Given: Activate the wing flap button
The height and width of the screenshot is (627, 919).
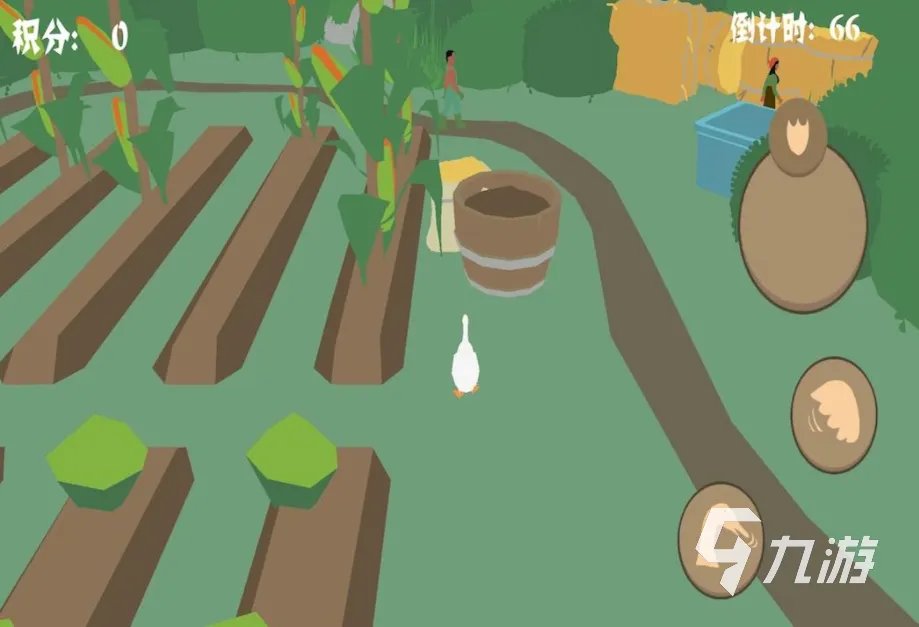Looking at the screenshot, I should click(833, 414).
